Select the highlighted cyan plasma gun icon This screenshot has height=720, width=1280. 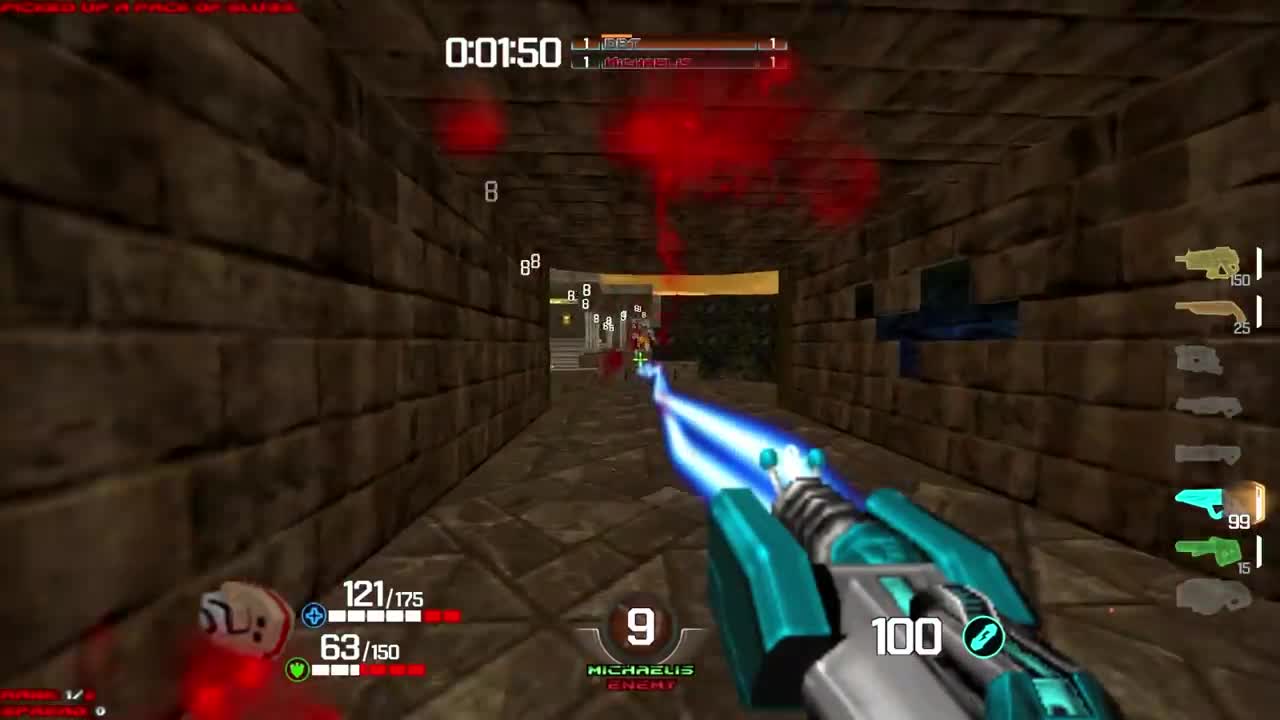1202,500
